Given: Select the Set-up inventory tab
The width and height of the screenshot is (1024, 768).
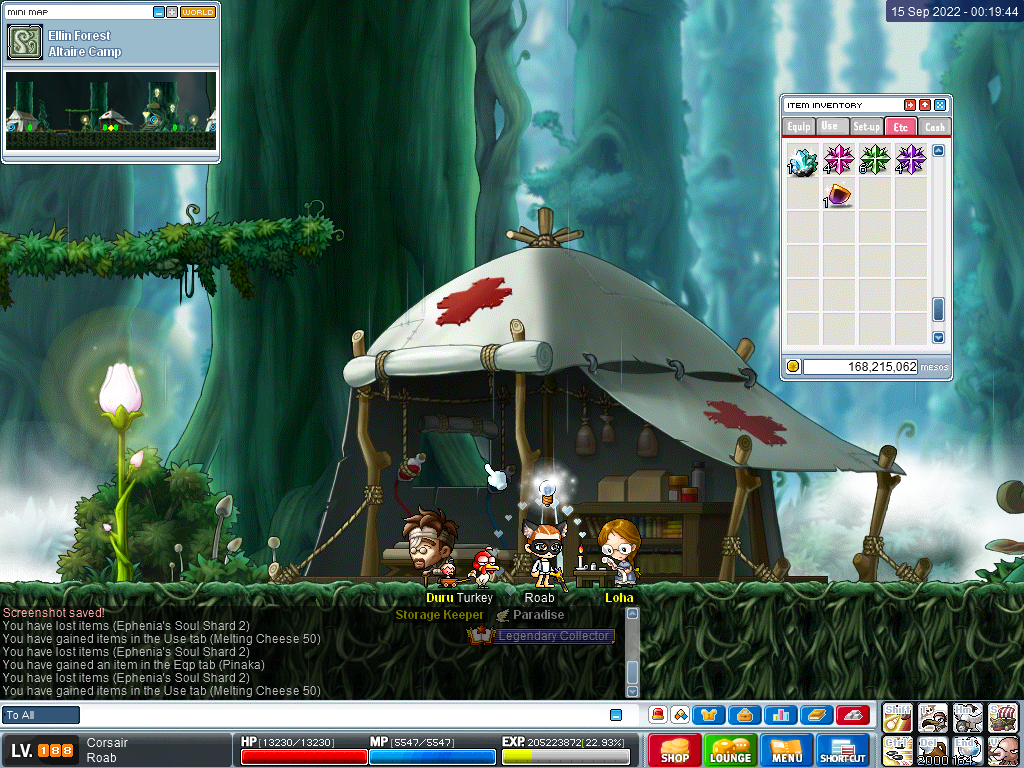Looking at the screenshot, I should click(866, 127).
